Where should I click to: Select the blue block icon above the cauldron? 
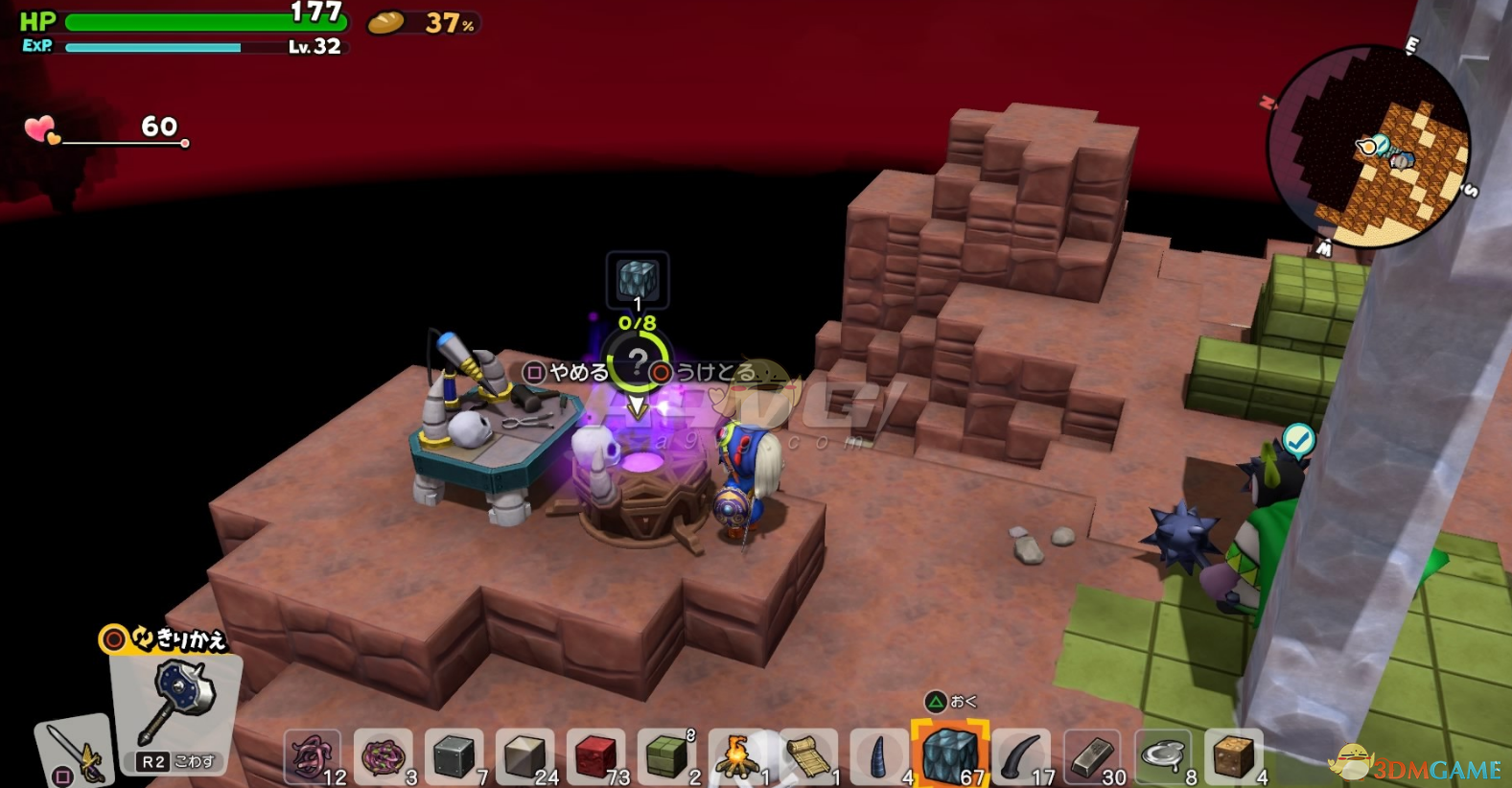click(638, 280)
